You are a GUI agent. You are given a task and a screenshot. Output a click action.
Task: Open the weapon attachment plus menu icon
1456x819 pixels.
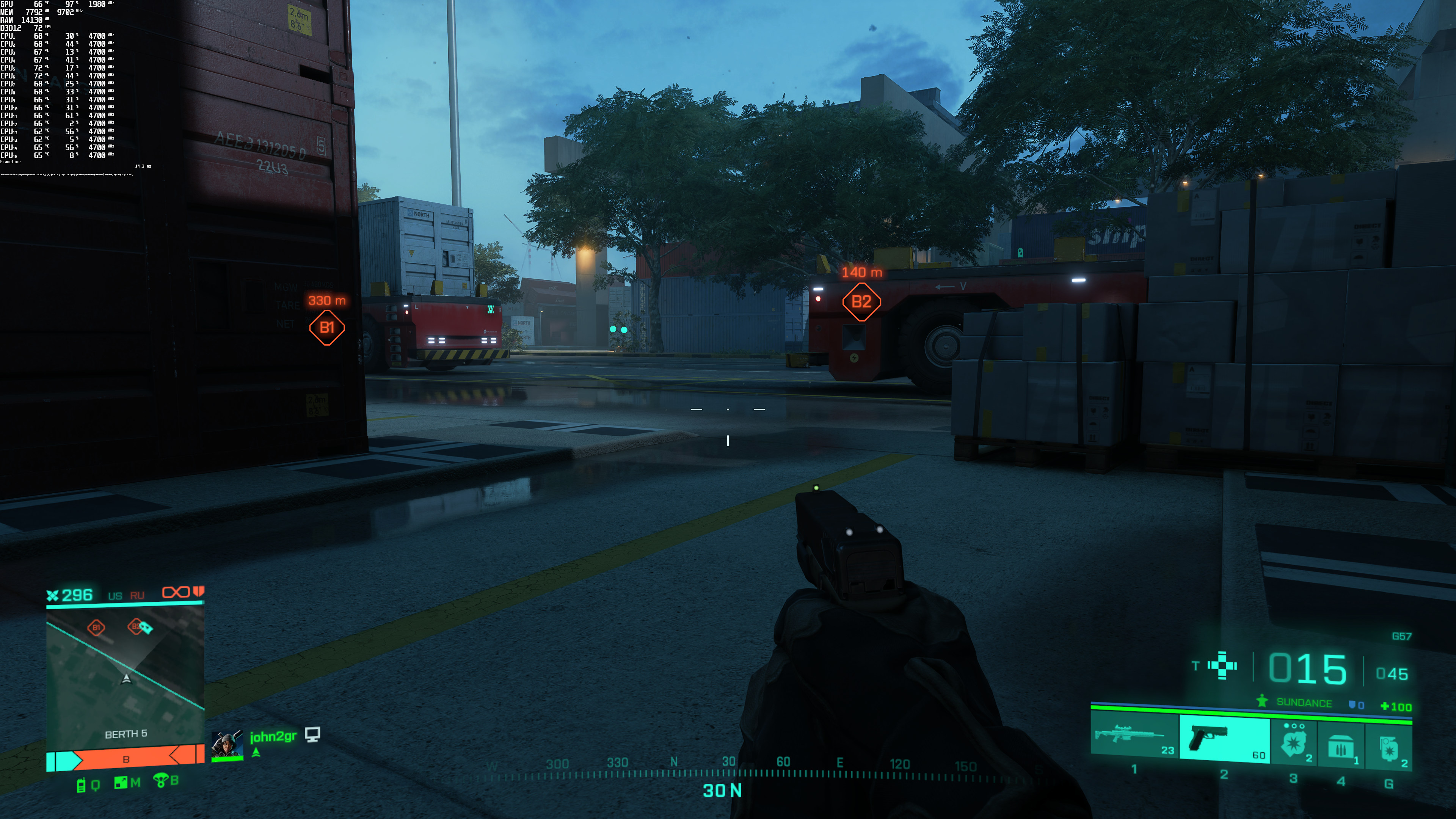[x=1222, y=665]
